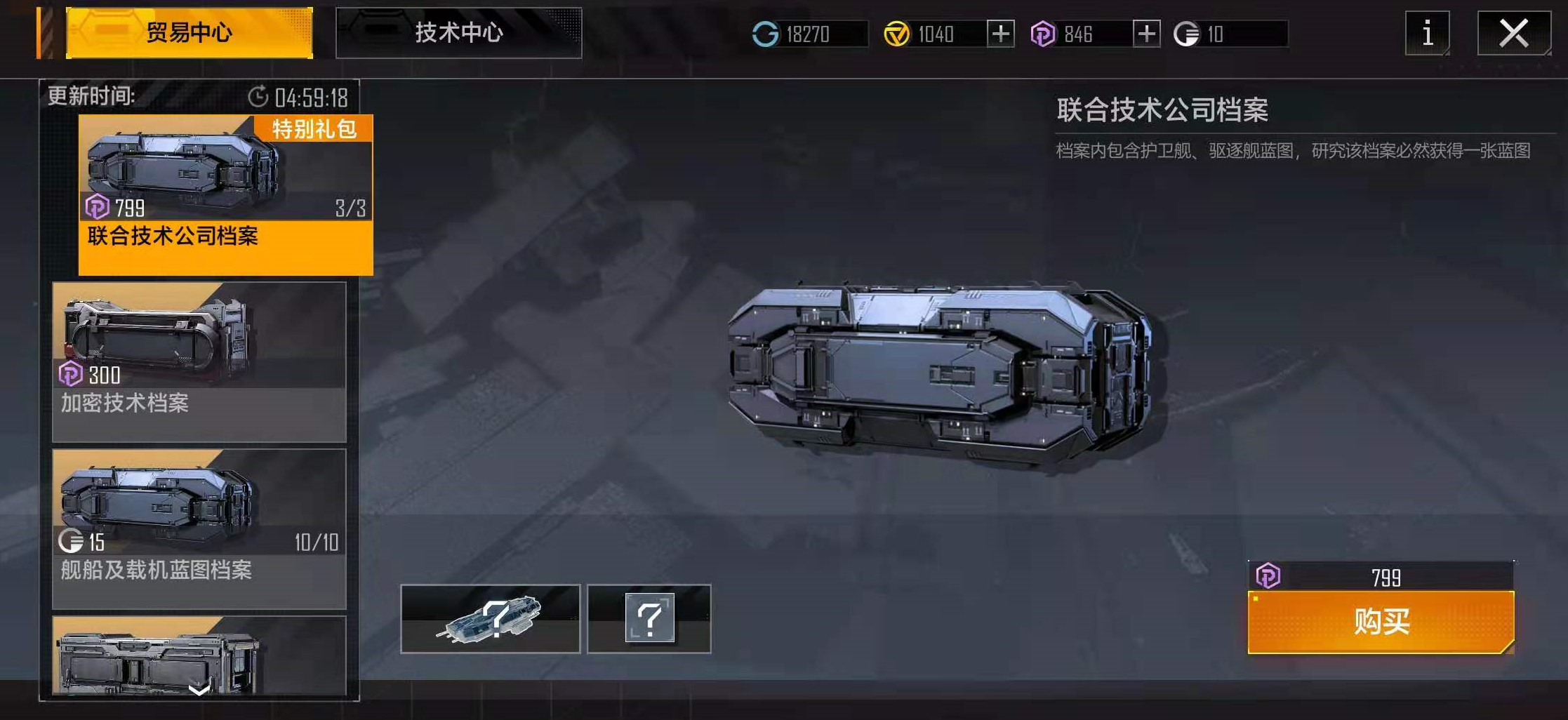Buy the archive with the 购买 button
The image size is (1568, 720).
coord(1381,622)
